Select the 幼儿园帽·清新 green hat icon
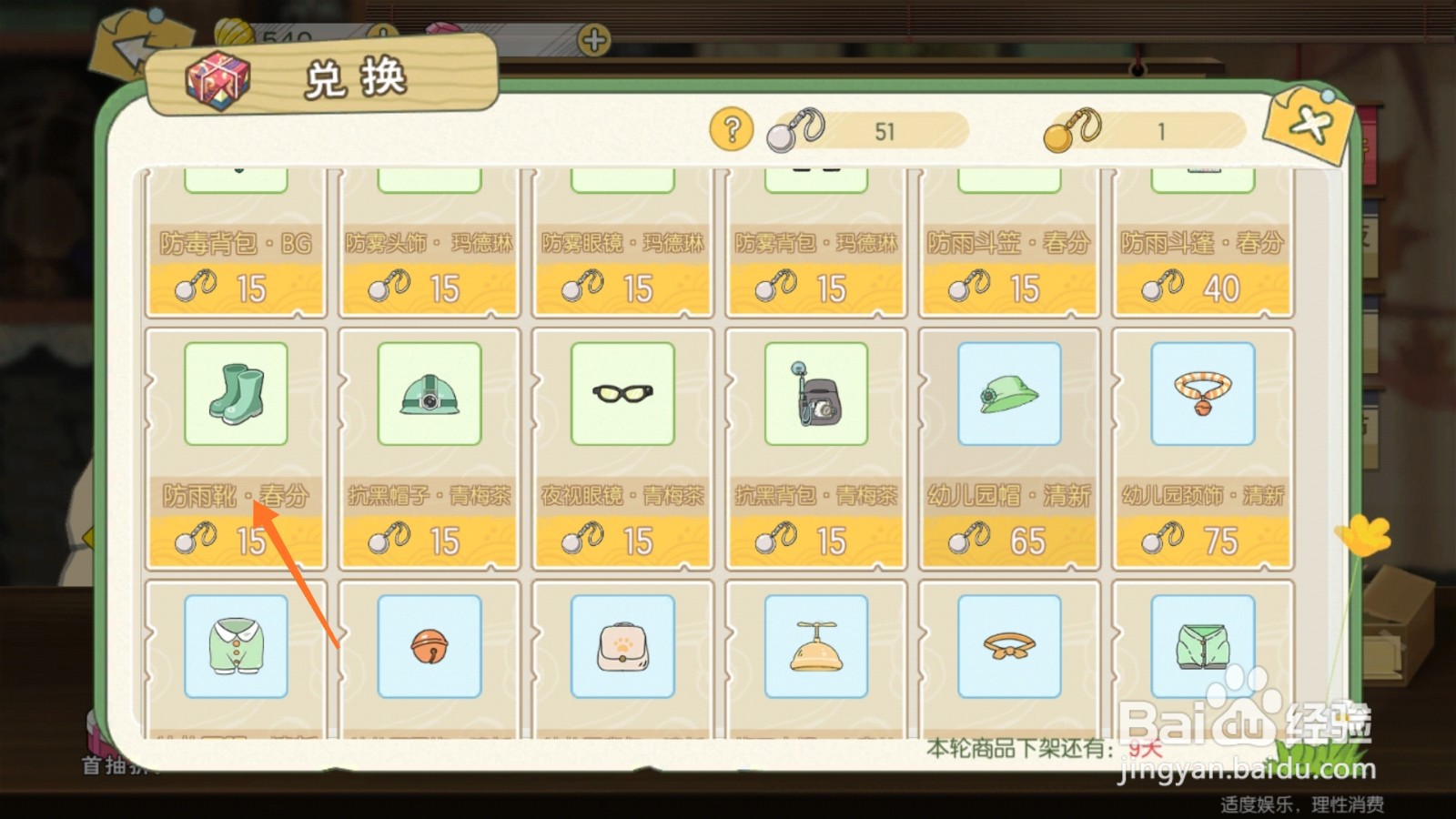Viewport: 1456px width, 819px height. (1009, 395)
